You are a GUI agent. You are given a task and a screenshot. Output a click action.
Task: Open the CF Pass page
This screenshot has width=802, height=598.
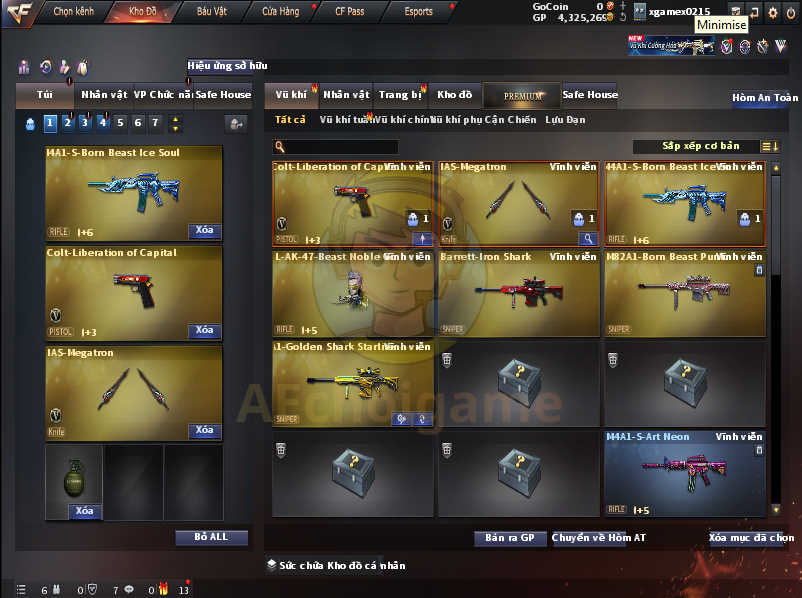pyautogui.click(x=349, y=11)
